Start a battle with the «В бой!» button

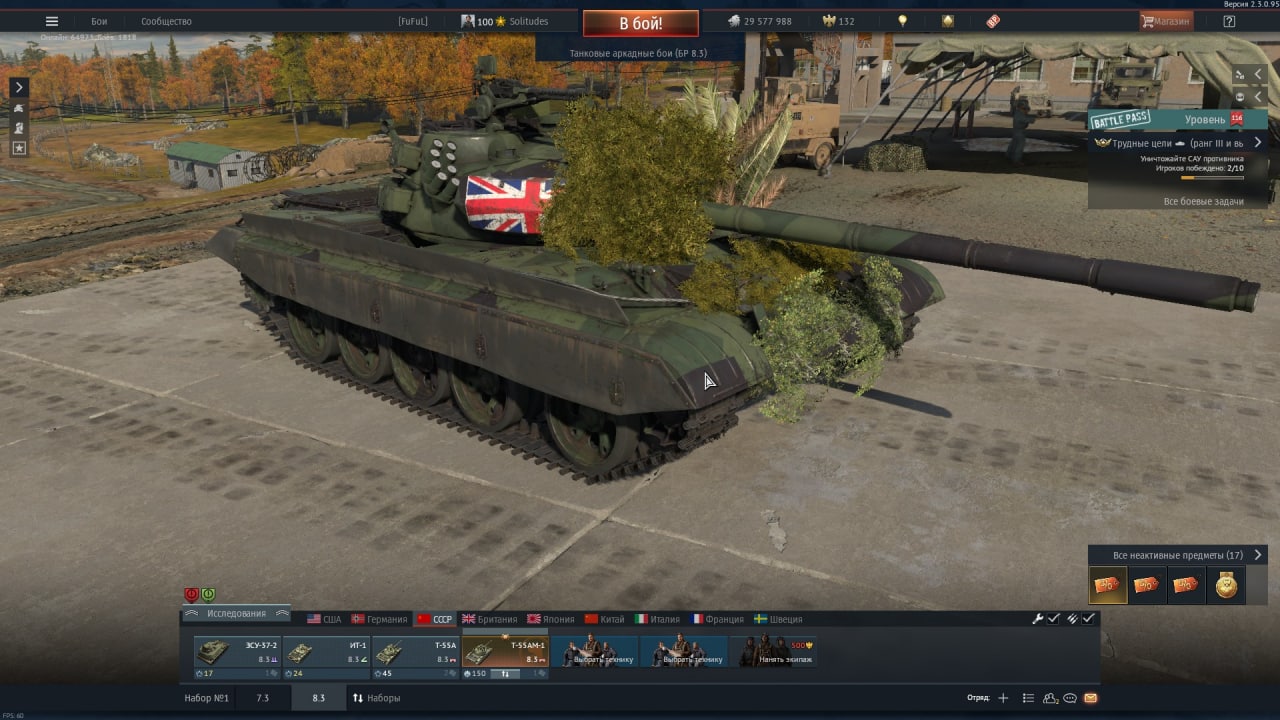click(x=640, y=23)
